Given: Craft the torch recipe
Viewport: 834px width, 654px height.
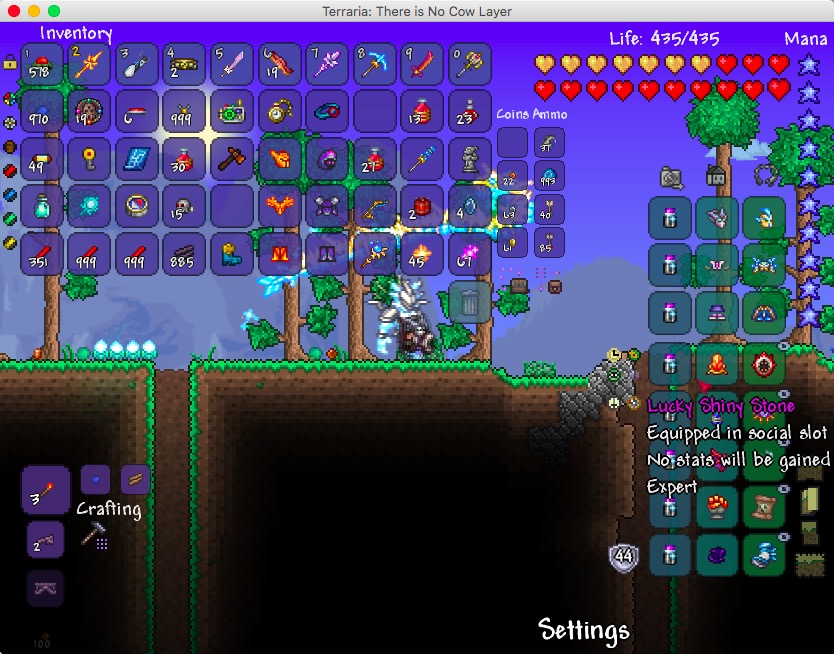Looking at the screenshot, I should click(46, 490).
